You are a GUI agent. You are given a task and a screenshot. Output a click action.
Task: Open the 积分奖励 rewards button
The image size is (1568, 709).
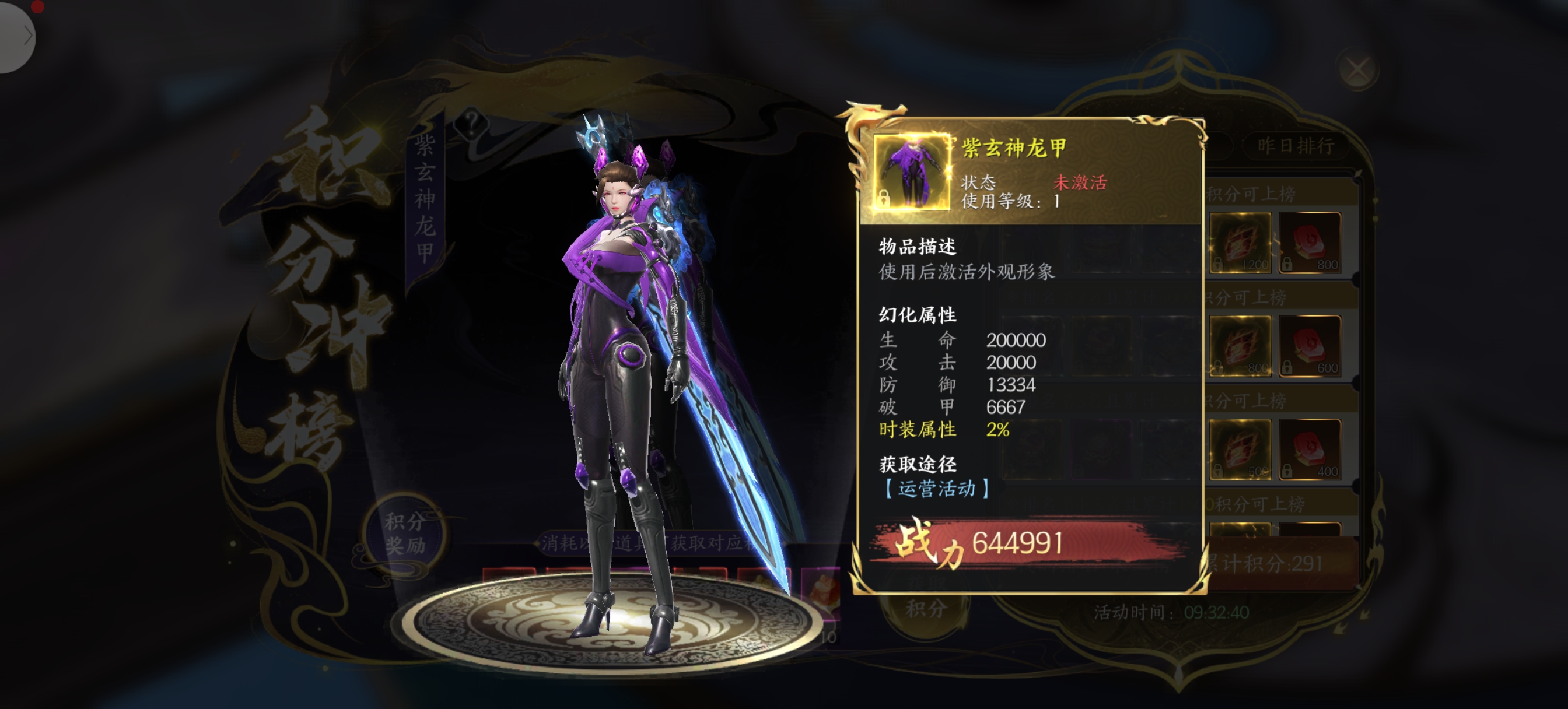point(404,533)
